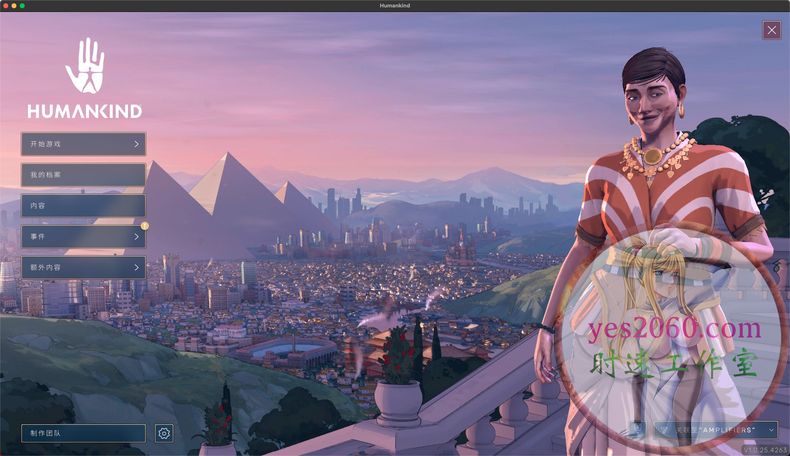Expand the AMPLIFIERS account dropdown
Image resolution: width=790 pixels, height=456 pixels.
[716, 429]
